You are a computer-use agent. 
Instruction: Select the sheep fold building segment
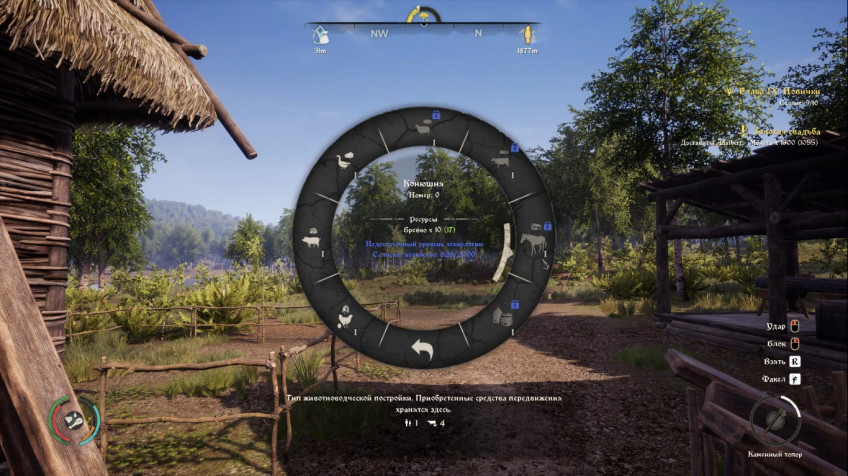[422, 129]
